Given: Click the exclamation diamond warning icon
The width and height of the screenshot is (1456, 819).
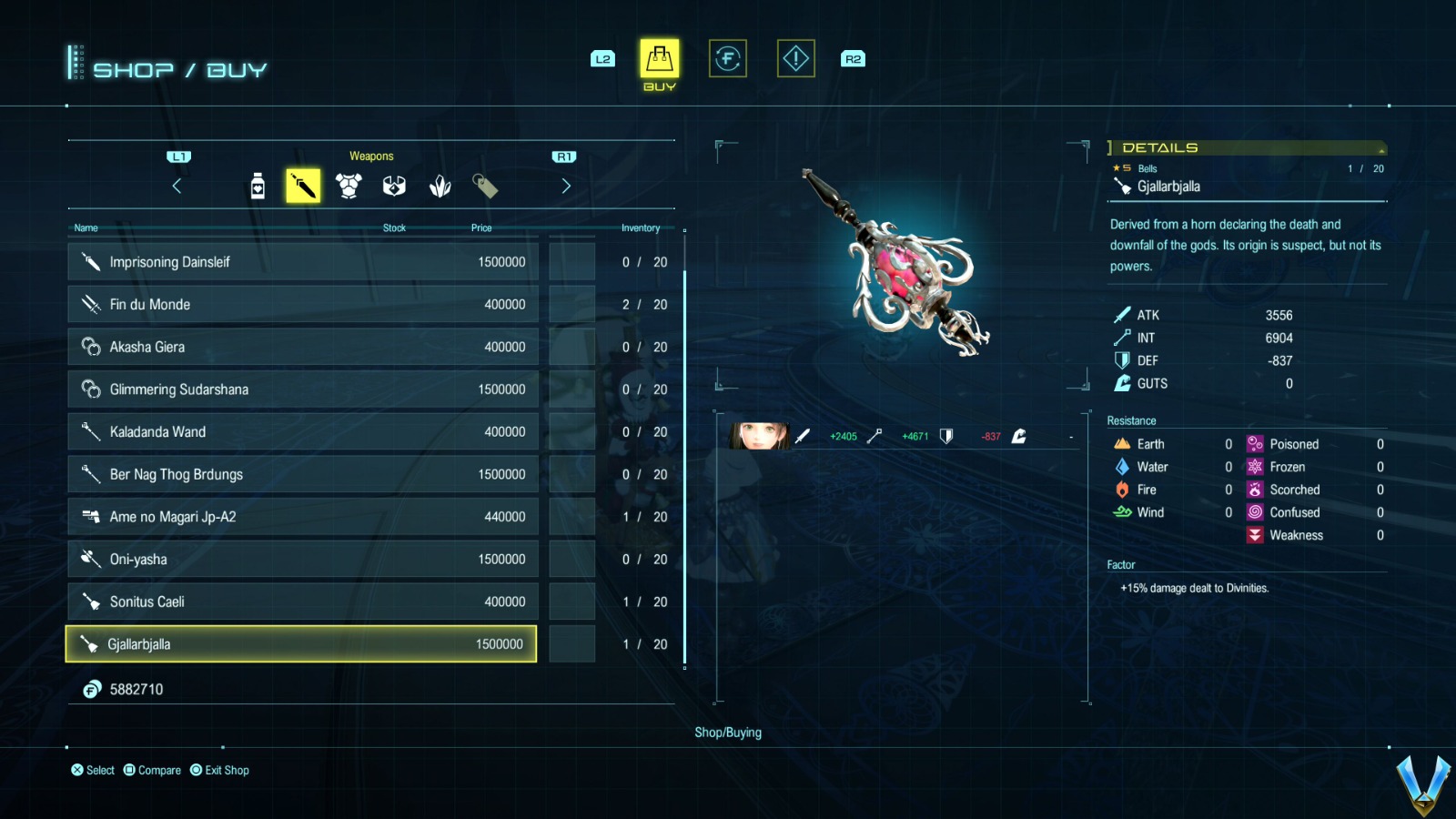Looking at the screenshot, I should [x=794, y=57].
